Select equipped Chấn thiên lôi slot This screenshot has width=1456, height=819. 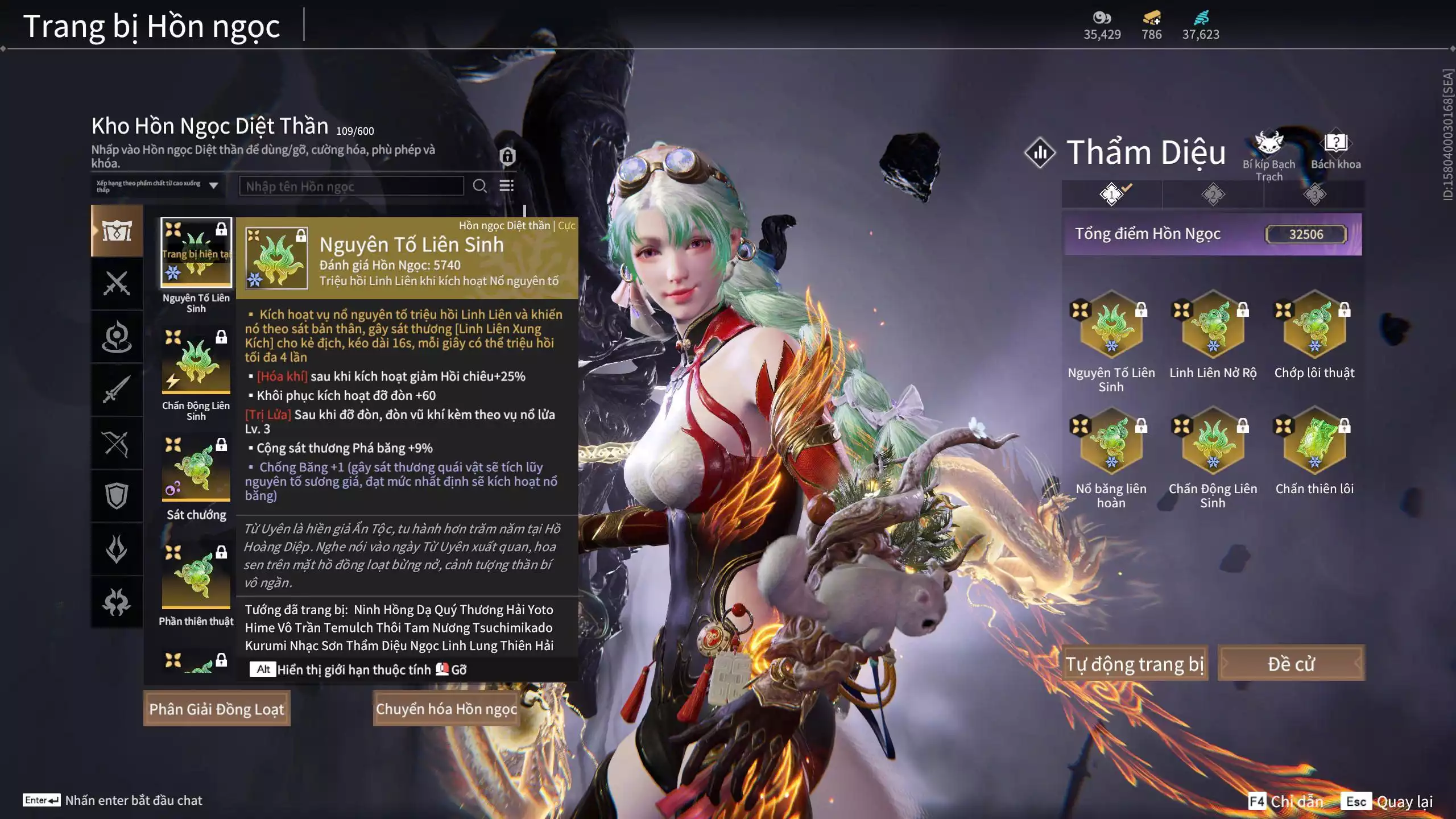[x=1314, y=441]
